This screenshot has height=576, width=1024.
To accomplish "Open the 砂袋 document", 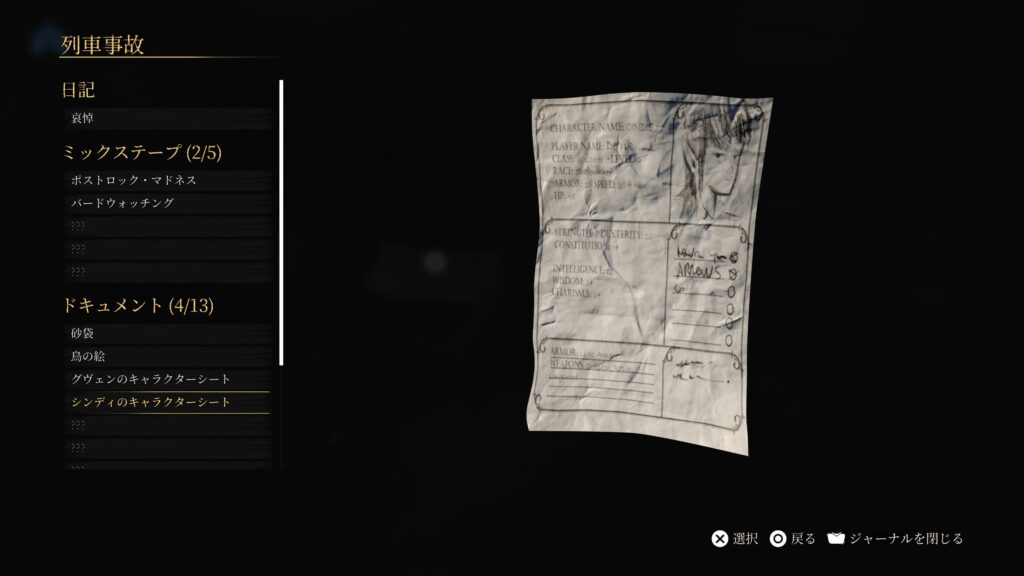I will [x=165, y=333].
